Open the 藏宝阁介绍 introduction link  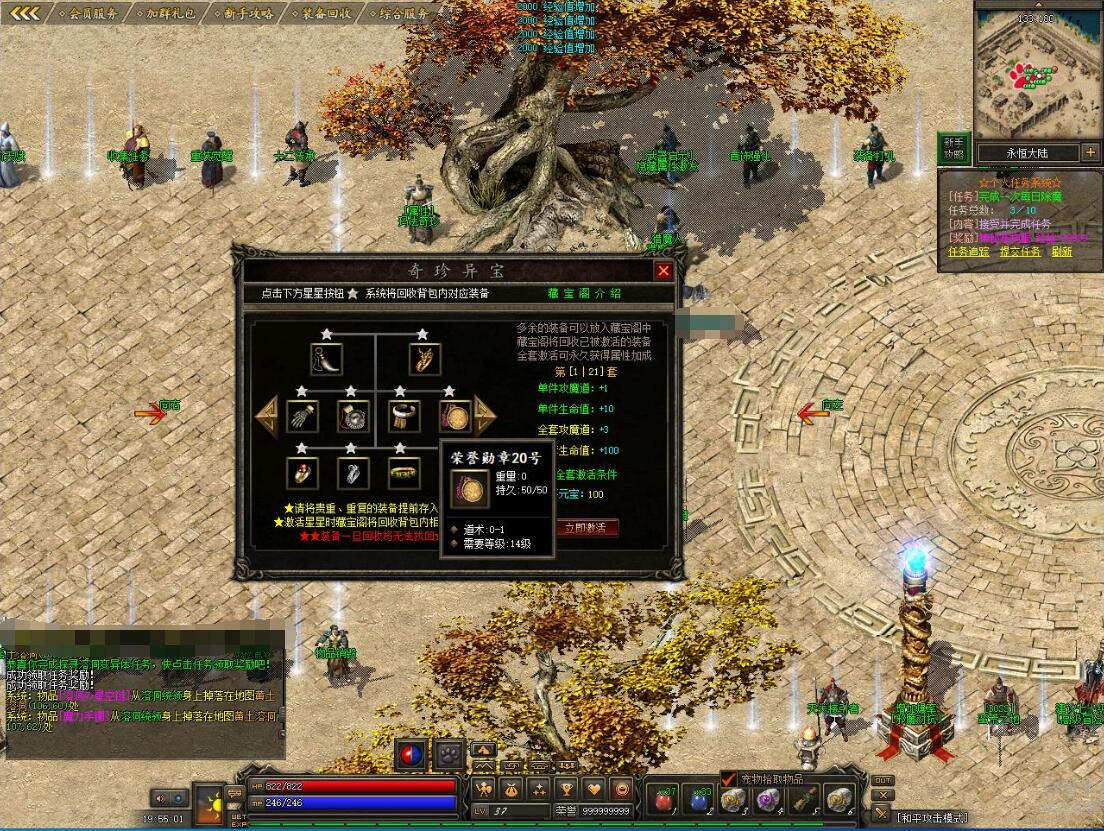584,293
